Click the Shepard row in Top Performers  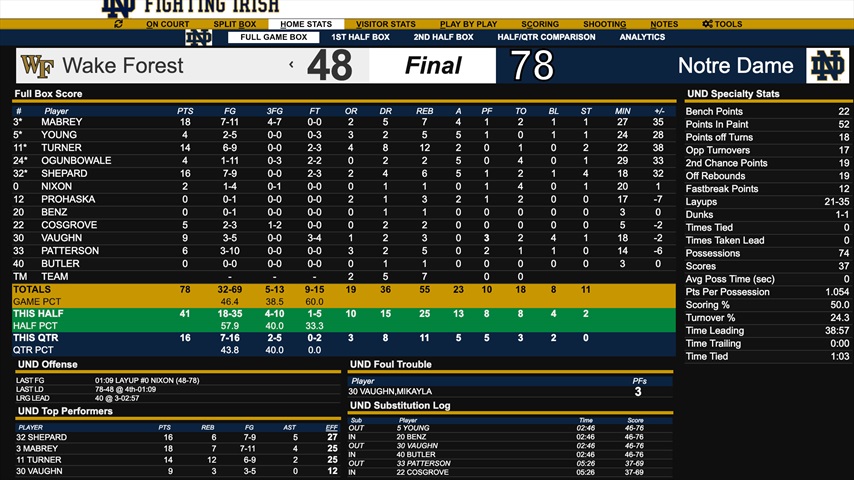pos(42,438)
